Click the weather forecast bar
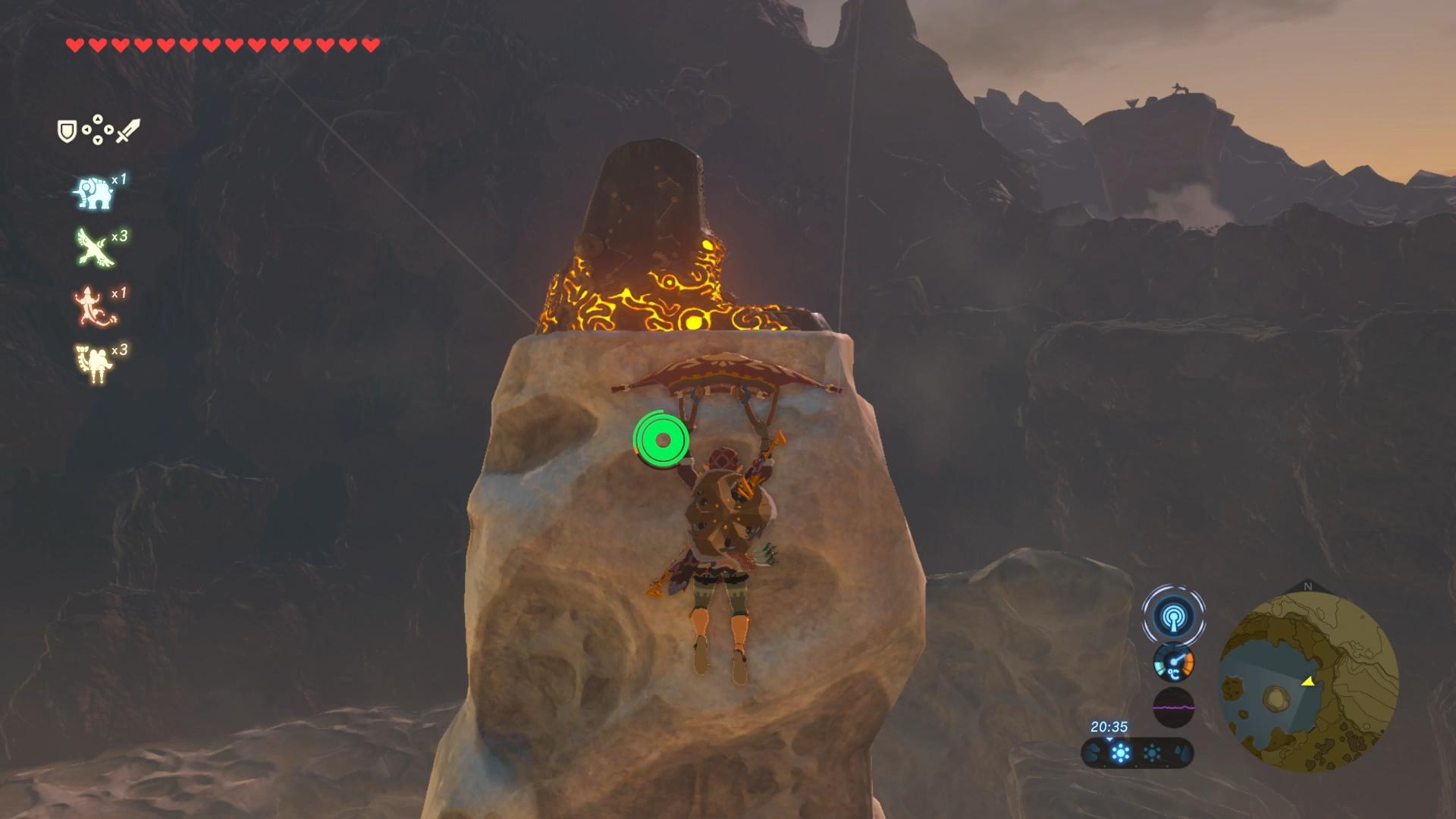The image size is (1456, 819). click(x=1137, y=753)
